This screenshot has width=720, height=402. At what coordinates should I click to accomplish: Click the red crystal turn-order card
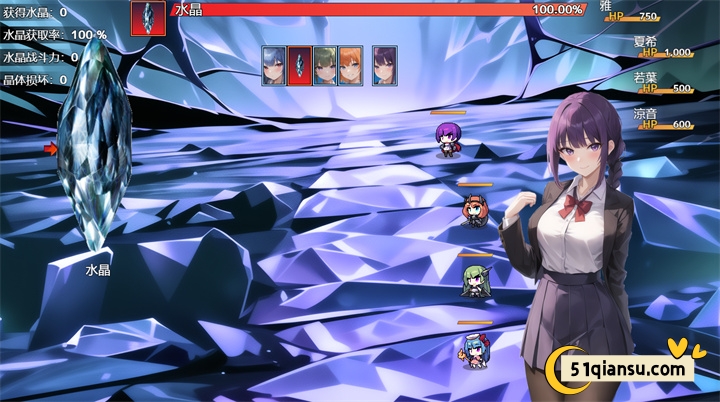tap(299, 65)
